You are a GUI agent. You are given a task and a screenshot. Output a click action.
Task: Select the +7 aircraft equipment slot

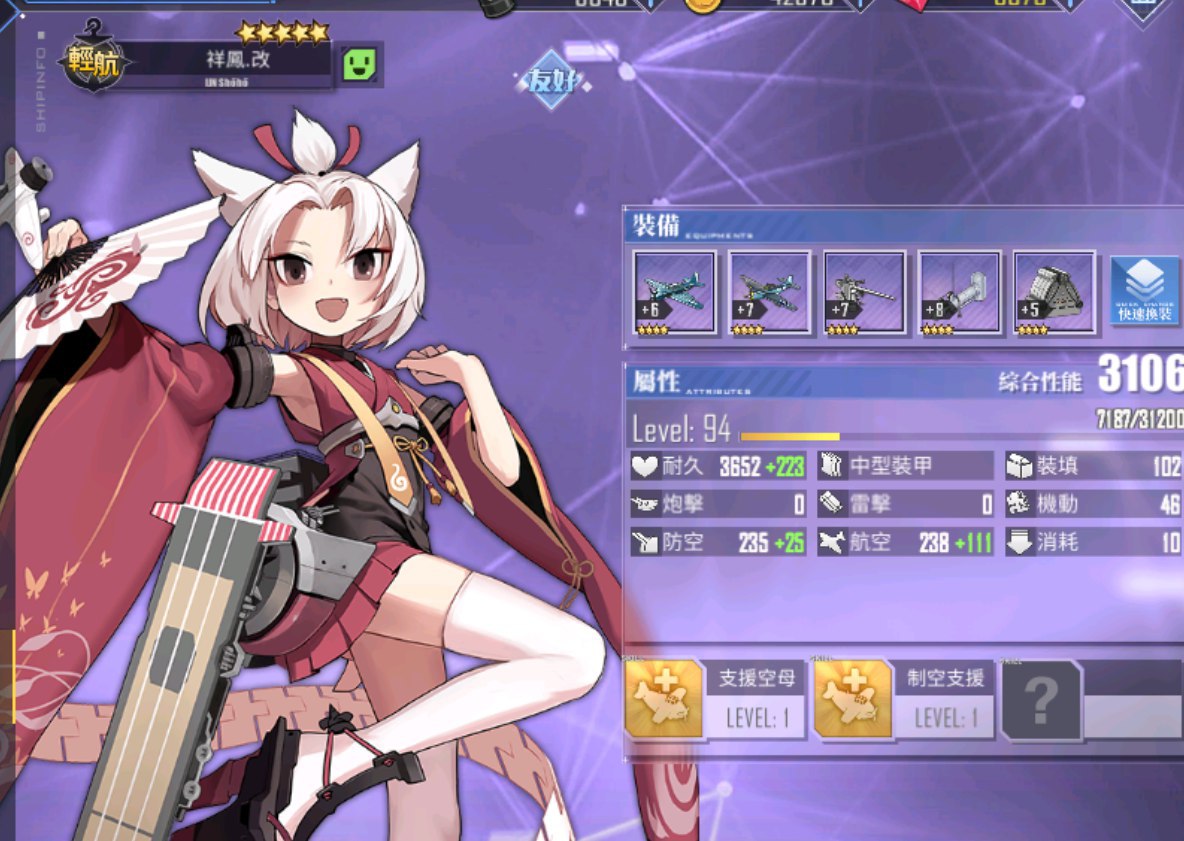pyautogui.click(x=769, y=291)
